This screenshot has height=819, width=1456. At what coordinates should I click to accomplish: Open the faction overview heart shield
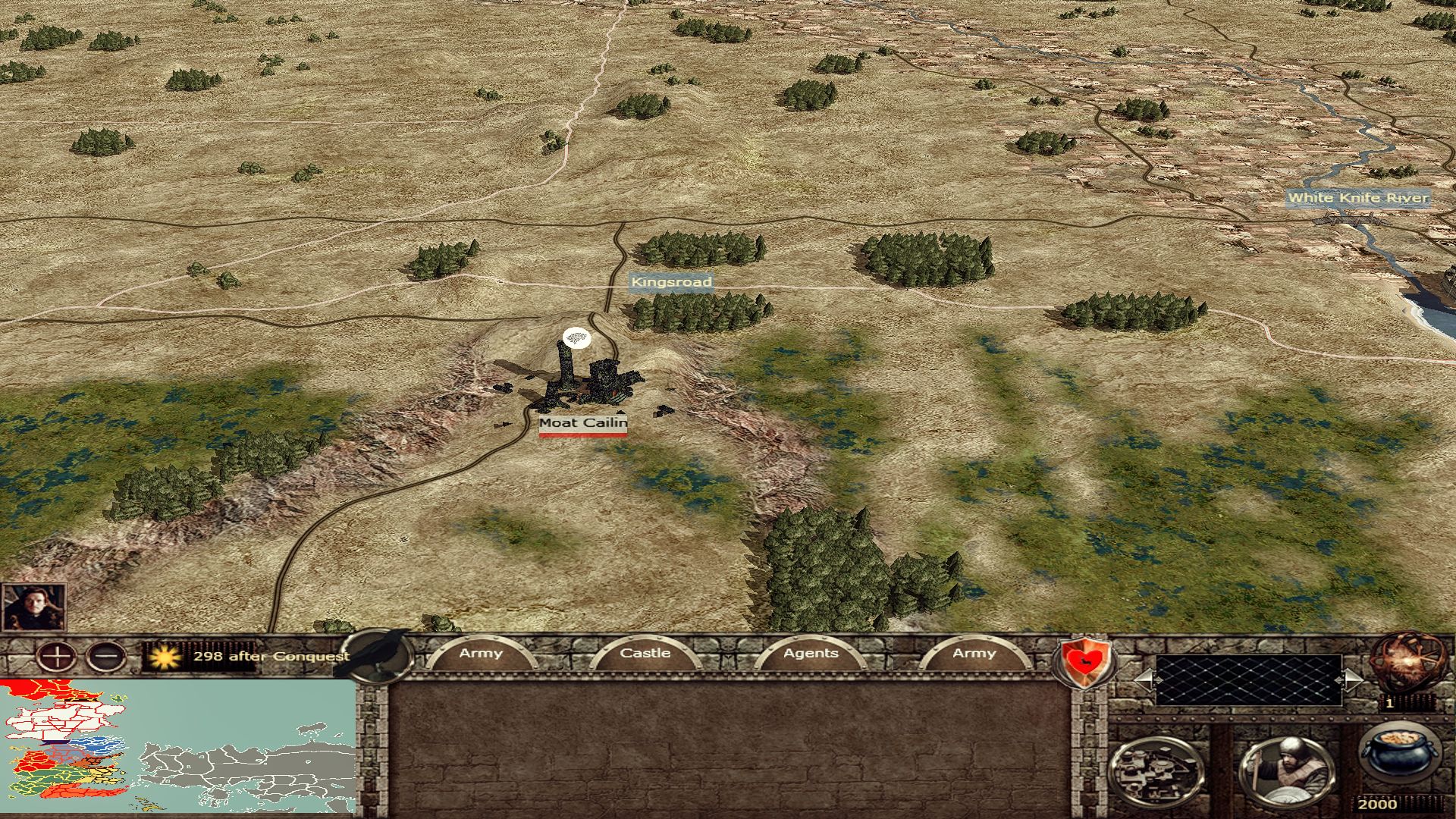1083,660
